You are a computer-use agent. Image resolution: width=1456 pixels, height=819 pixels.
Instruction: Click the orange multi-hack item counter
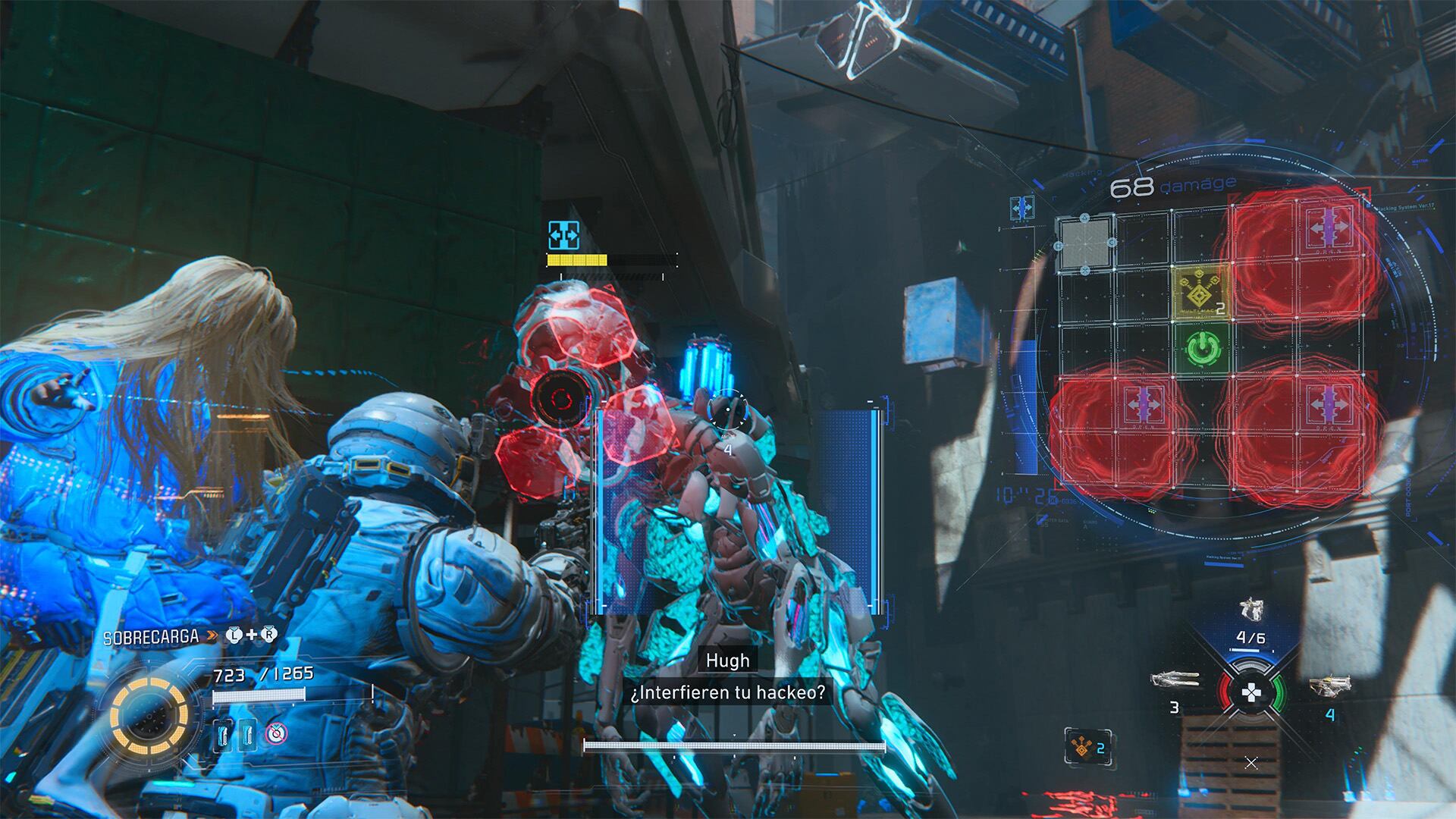click(1088, 746)
